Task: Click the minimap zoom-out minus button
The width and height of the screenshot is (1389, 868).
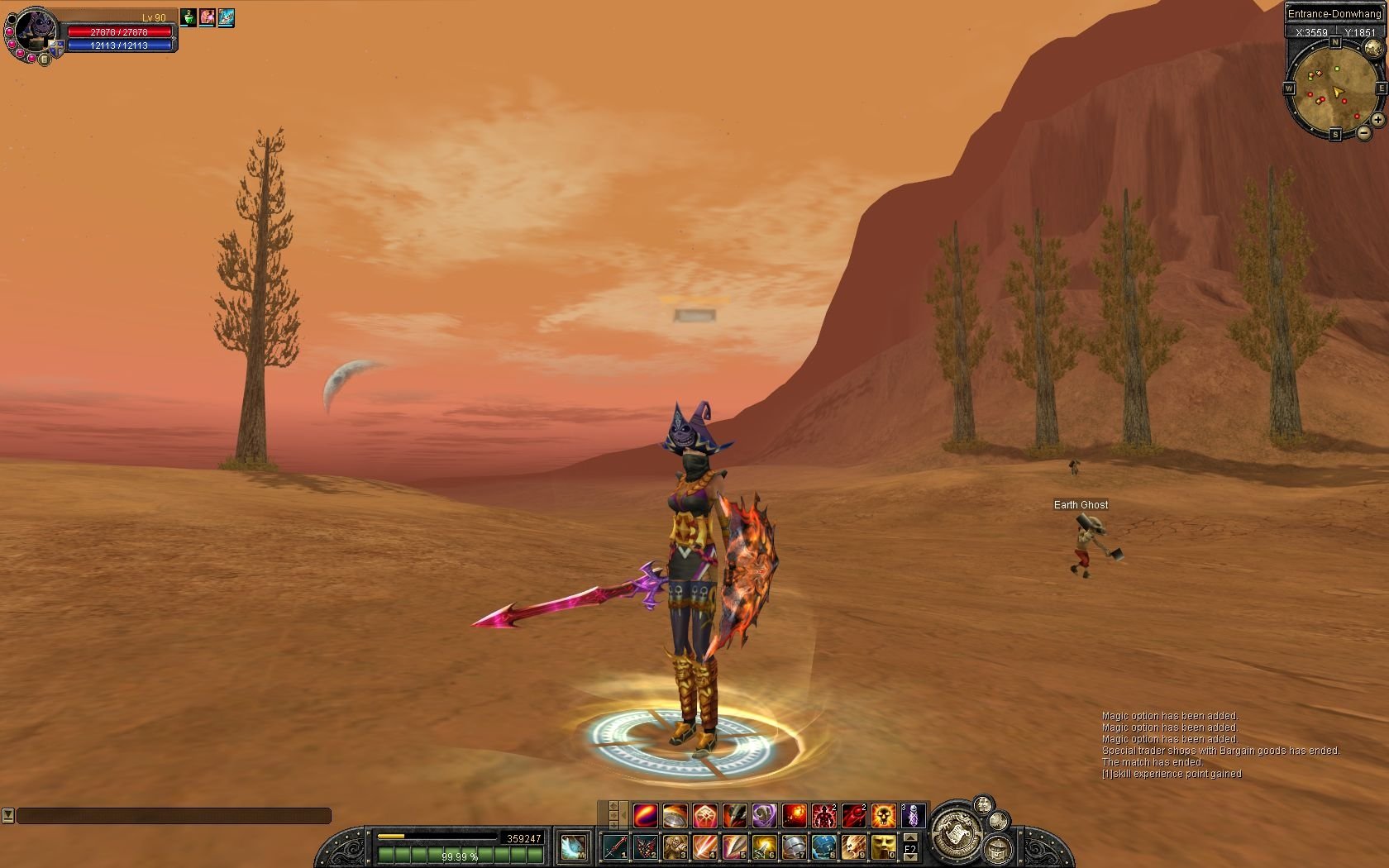Action: coord(1363,132)
